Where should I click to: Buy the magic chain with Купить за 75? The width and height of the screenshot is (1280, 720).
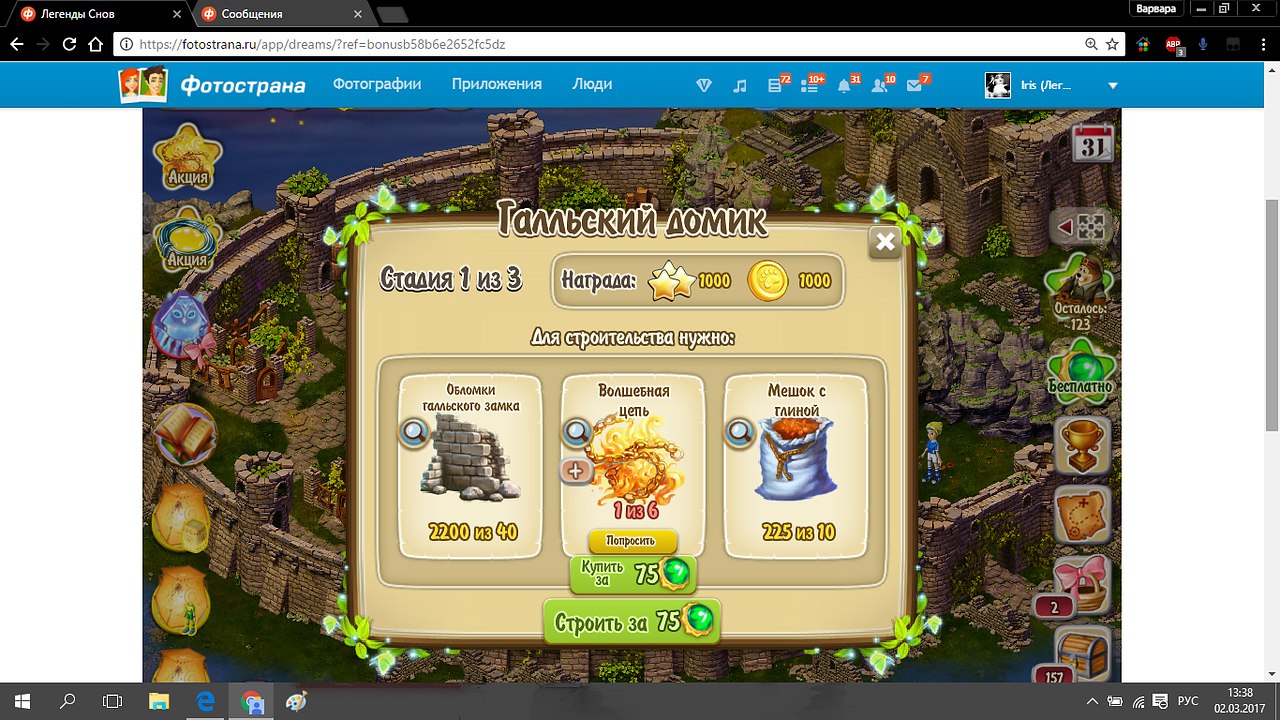pyautogui.click(x=632, y=573)
